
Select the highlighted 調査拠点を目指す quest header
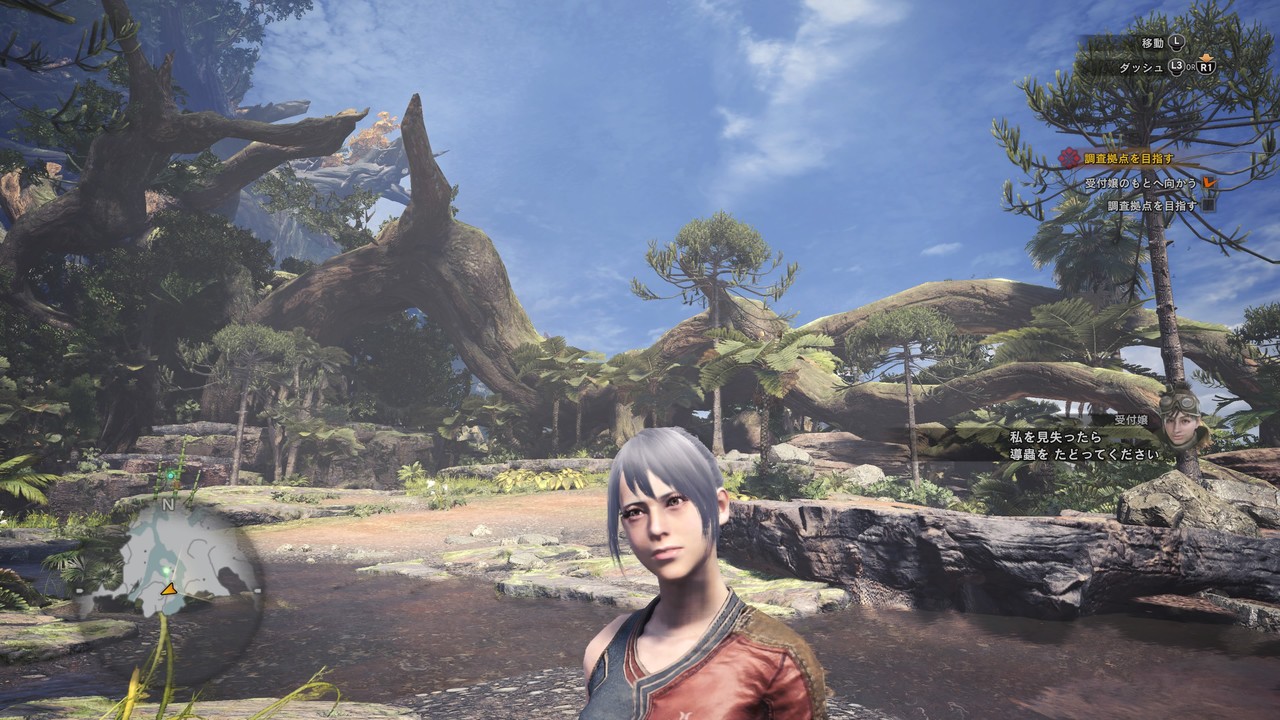[1128, 158]
